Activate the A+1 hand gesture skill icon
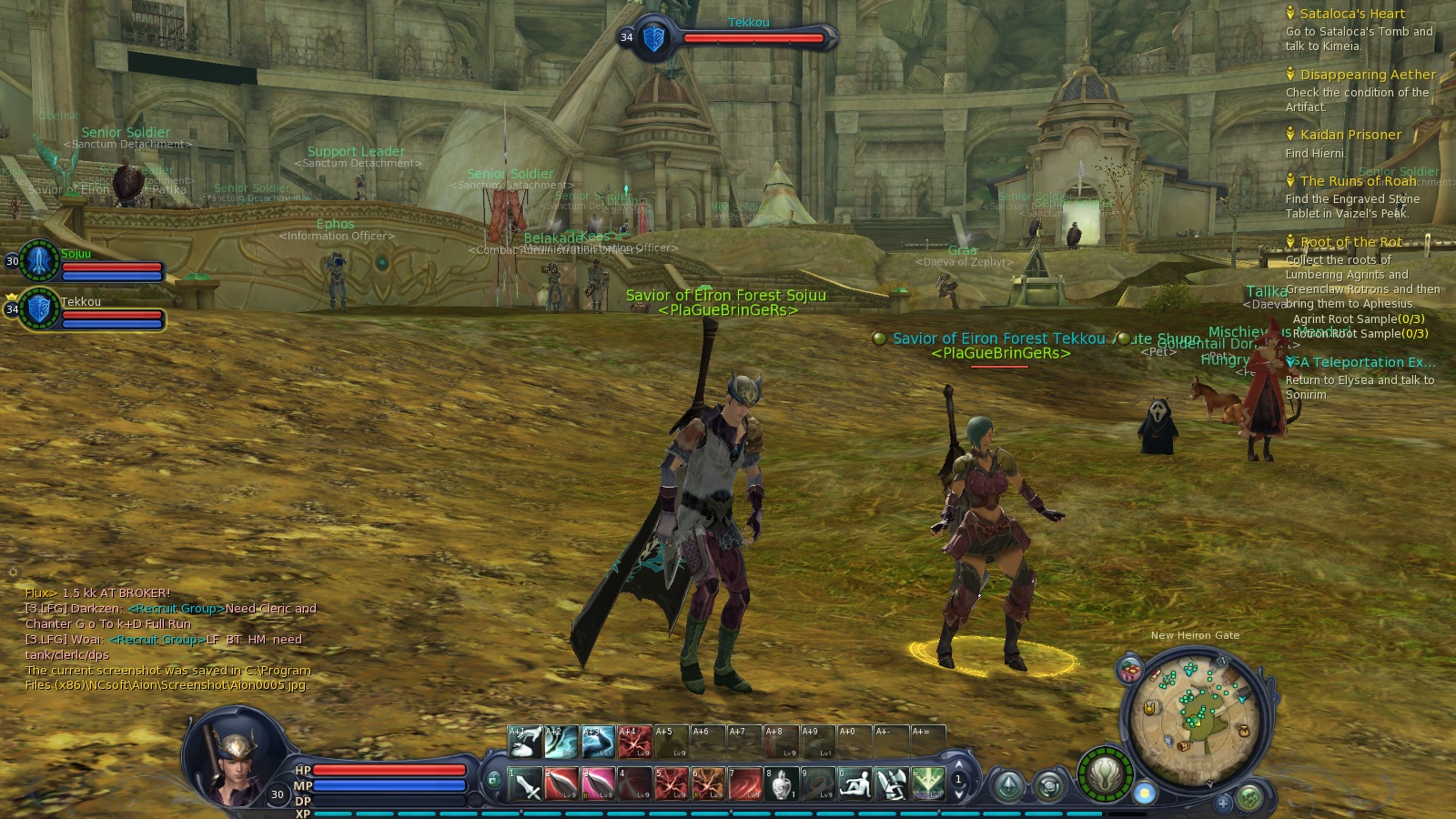This screenshot has width=1456, height=819. tap(526, 741)
